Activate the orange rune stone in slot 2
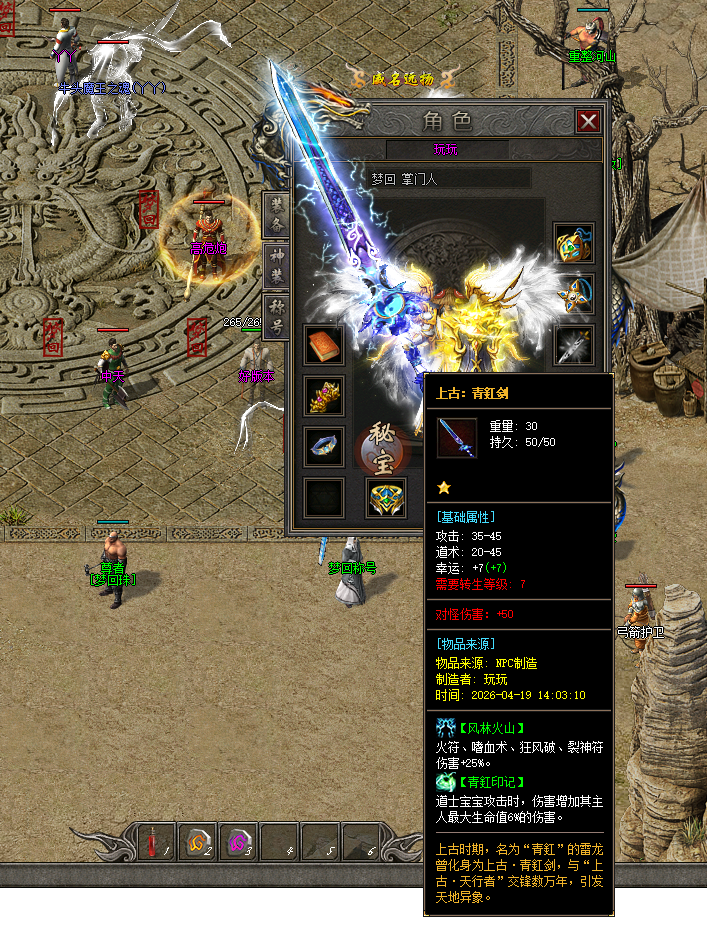 click(197, 842)
